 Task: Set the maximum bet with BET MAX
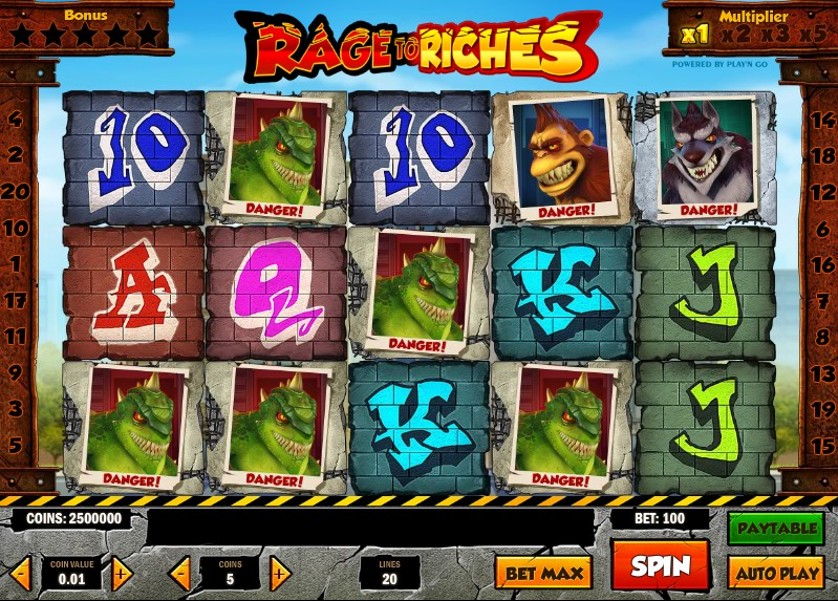(x=543, y=573)
